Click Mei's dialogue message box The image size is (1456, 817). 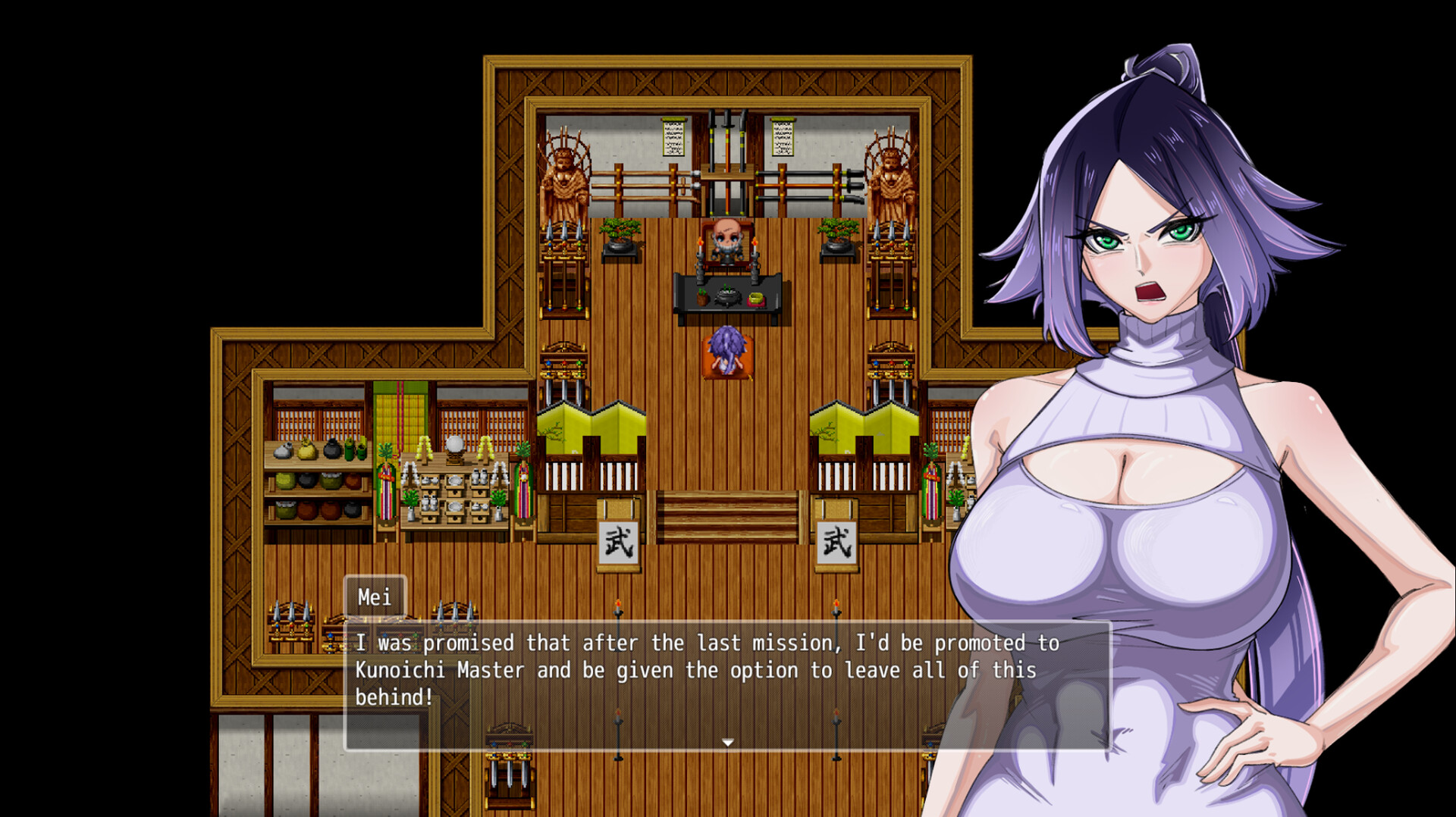coord(726,685)
